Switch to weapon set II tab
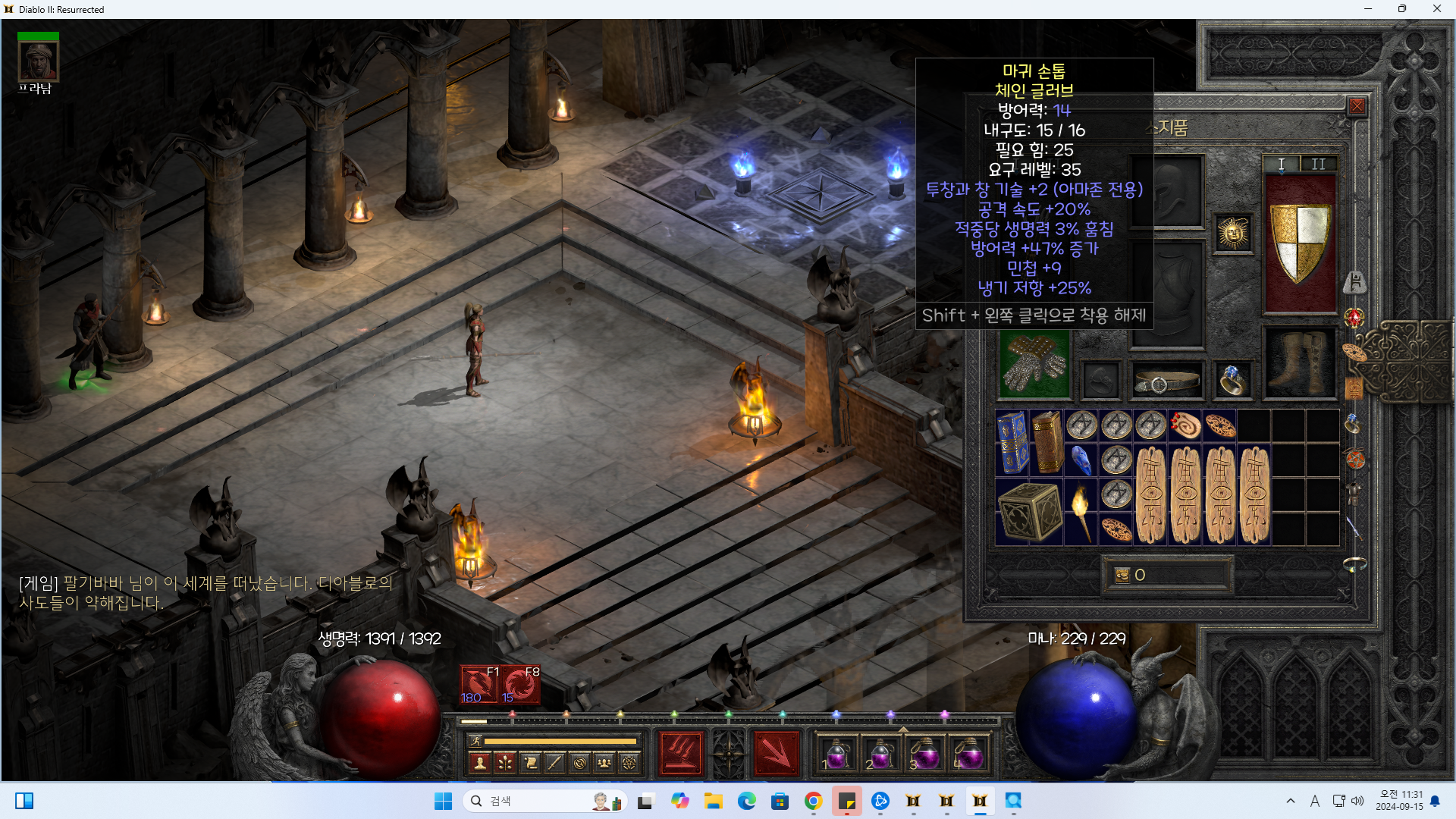Screen dimensions: 1456x819 1319,164
